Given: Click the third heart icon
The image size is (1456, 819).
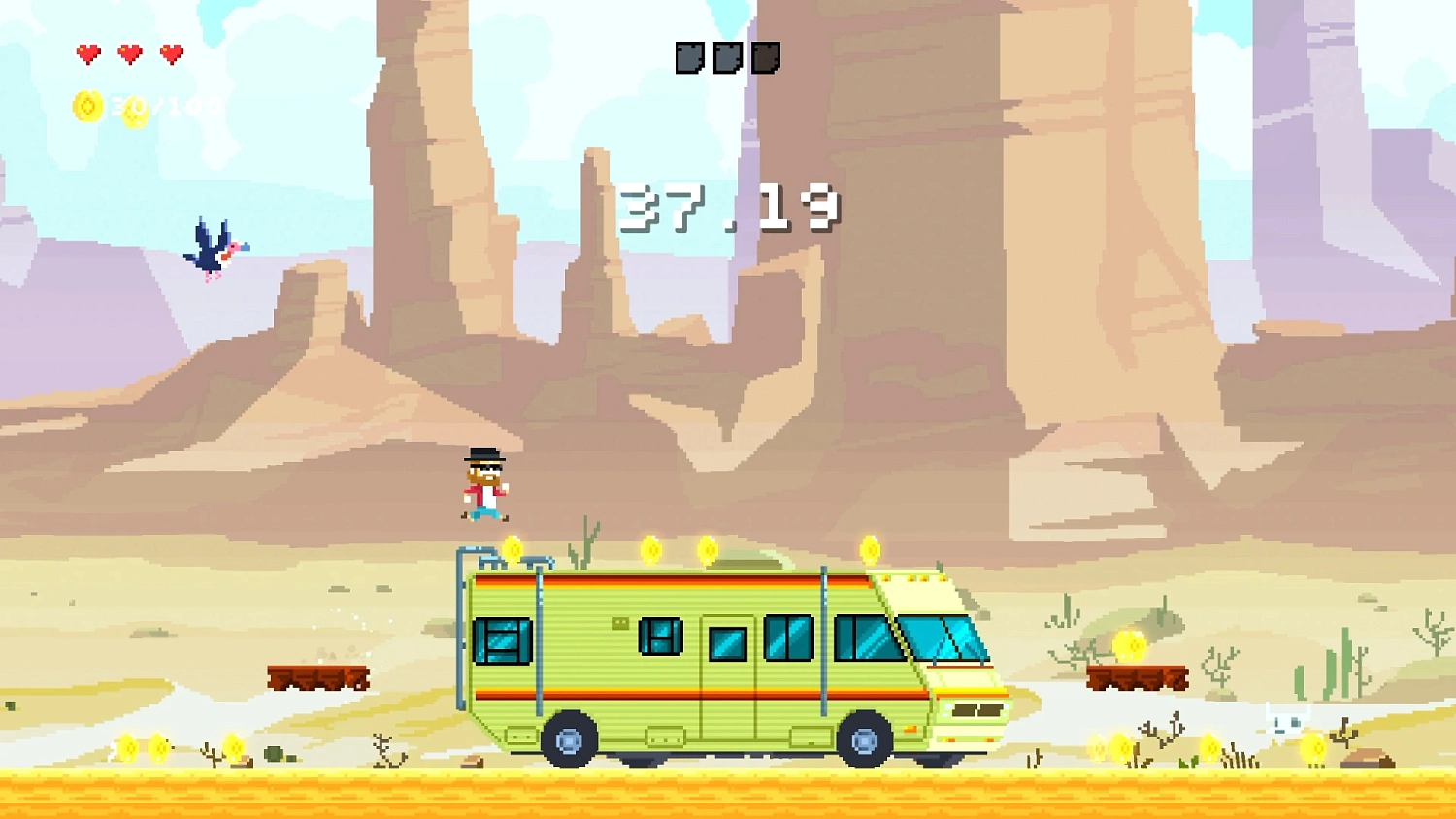Looking at the screenshot, I should tap(172, 52).
